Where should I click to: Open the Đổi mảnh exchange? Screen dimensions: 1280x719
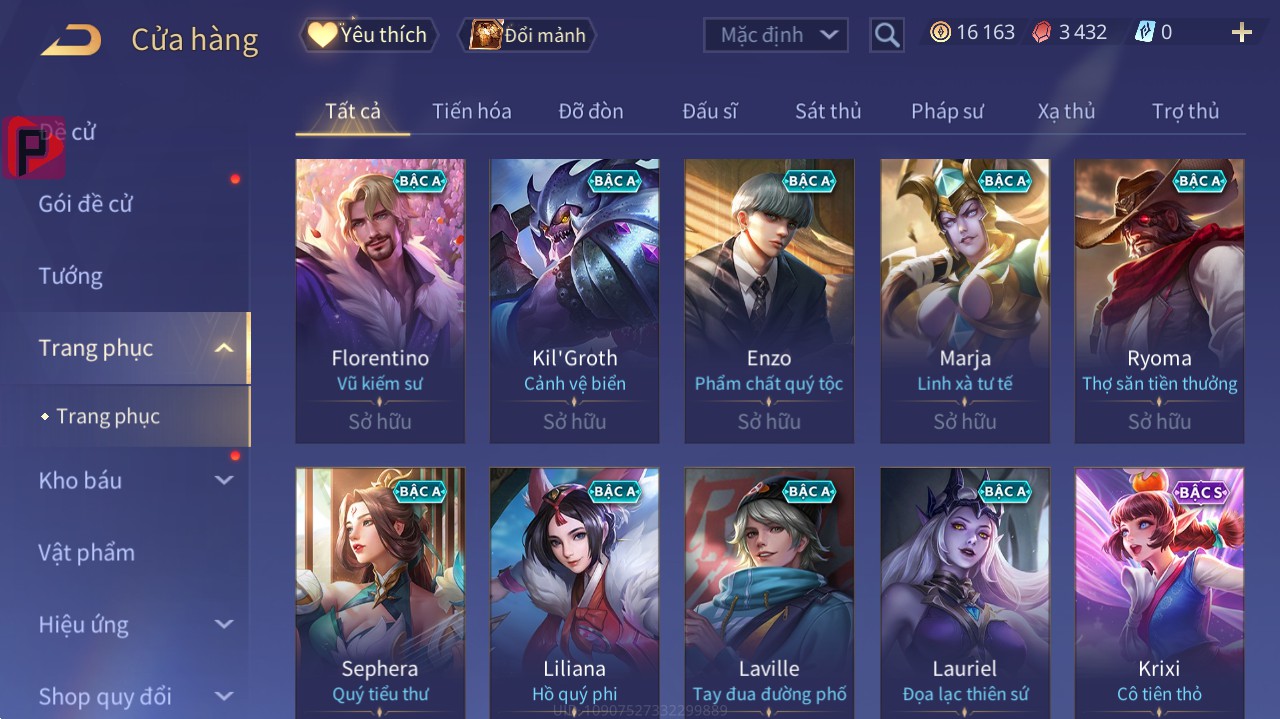pyautogui.click(x=527, y=35)
